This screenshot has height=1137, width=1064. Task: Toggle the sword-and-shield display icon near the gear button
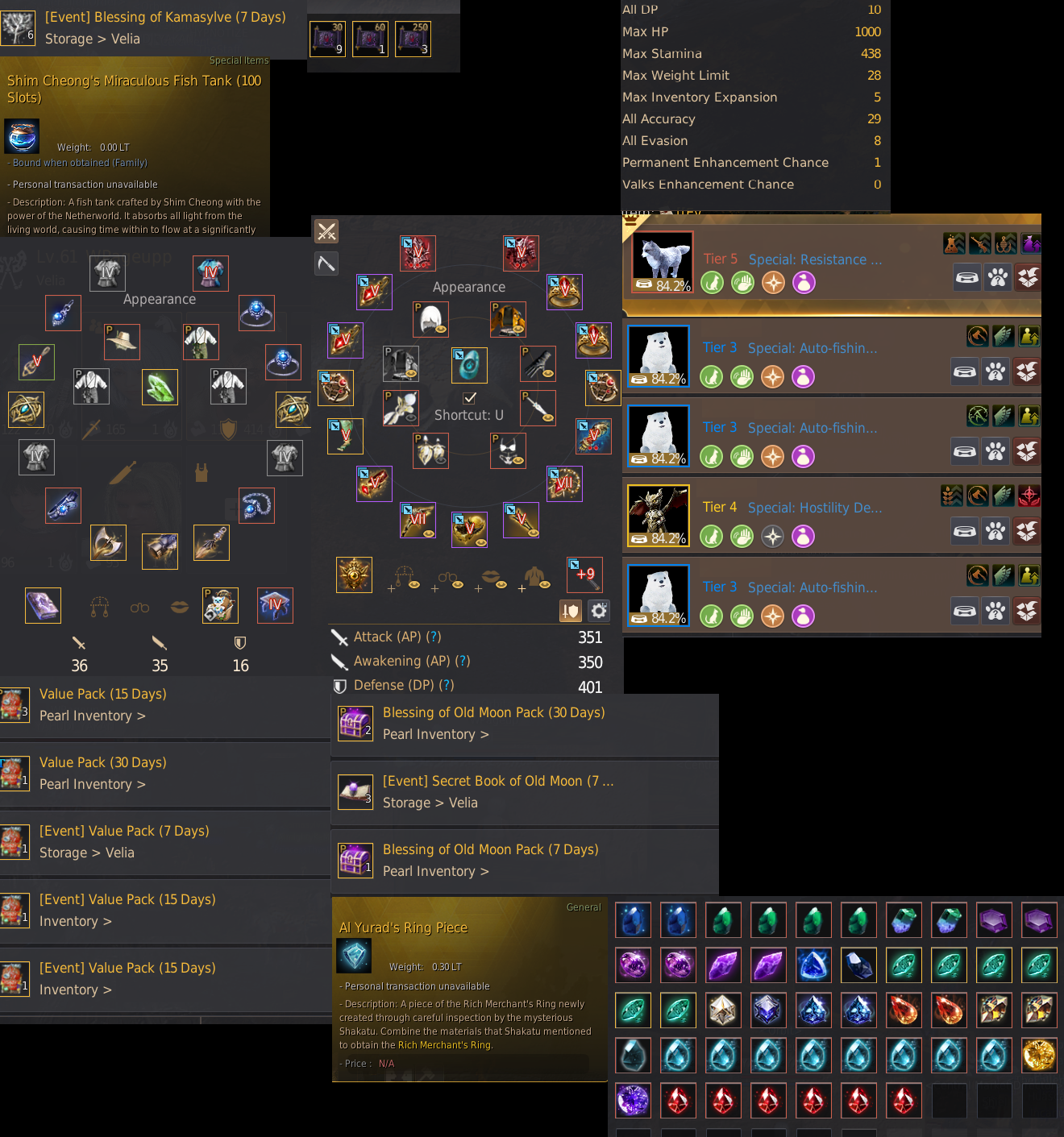click(570, 612)
